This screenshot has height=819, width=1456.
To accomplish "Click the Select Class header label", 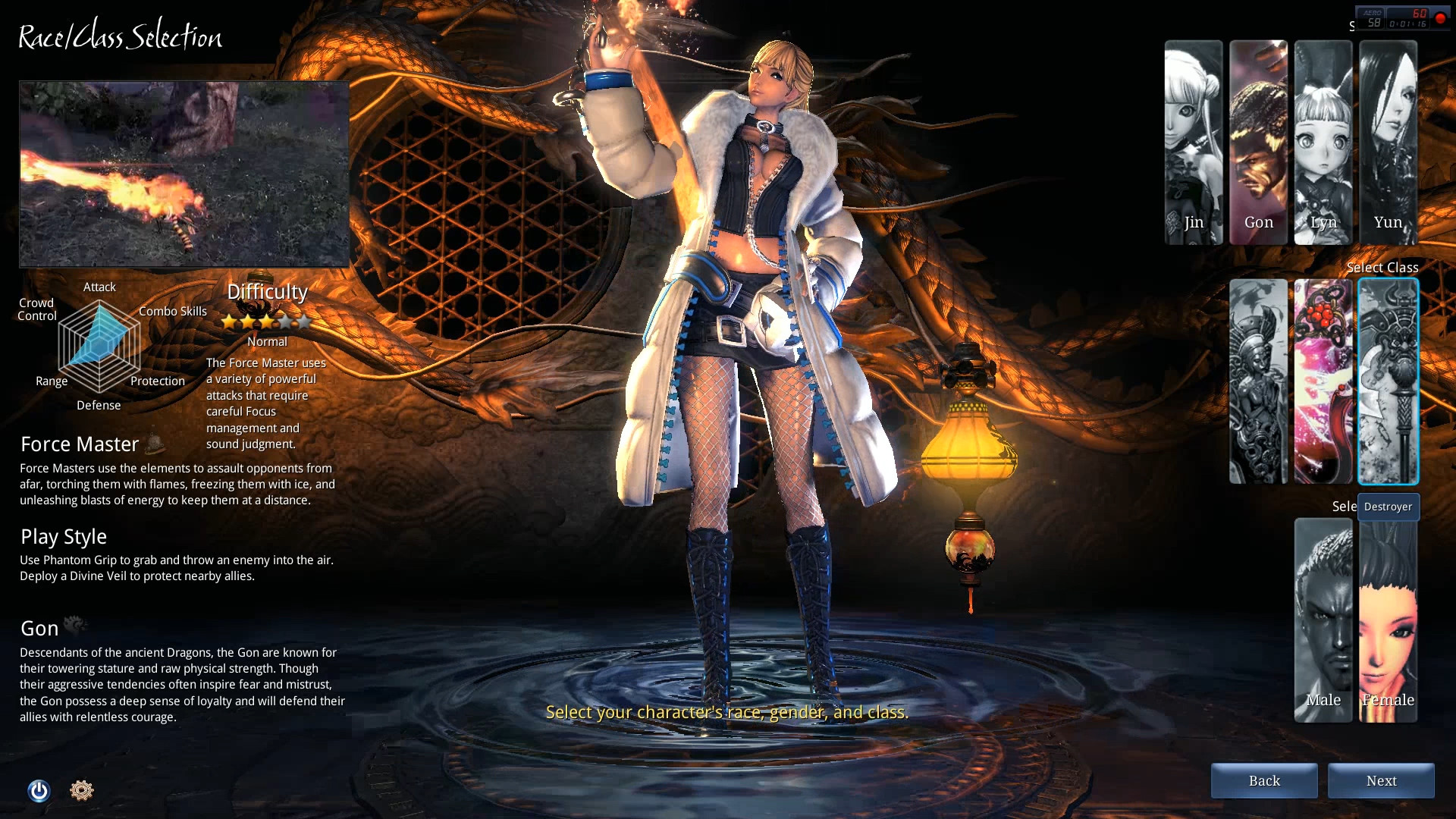I will click(x=1382, y=268).
